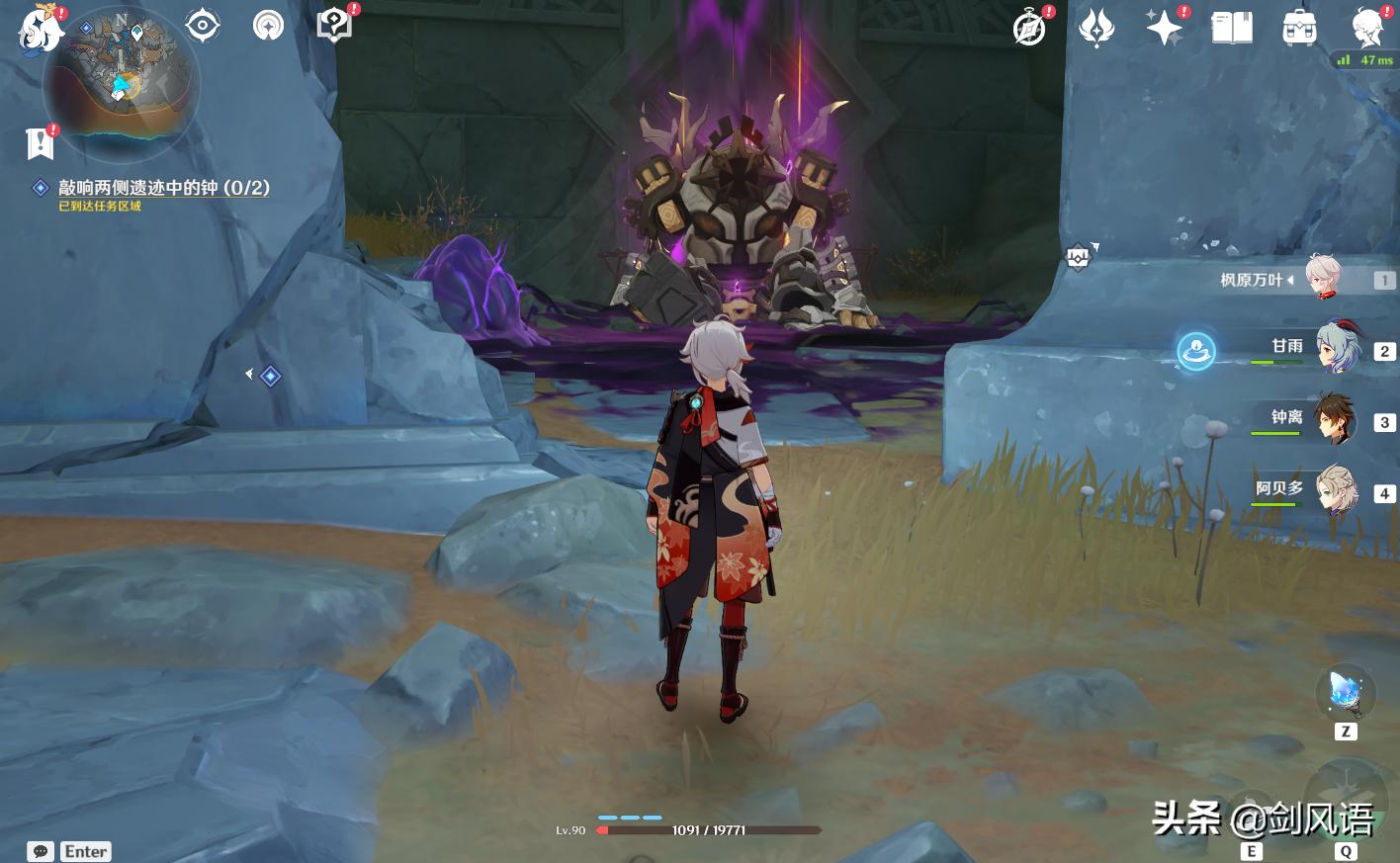Click the tutorial question mark icon
This screenshot has width=1400, height=863.
[334, 26]
